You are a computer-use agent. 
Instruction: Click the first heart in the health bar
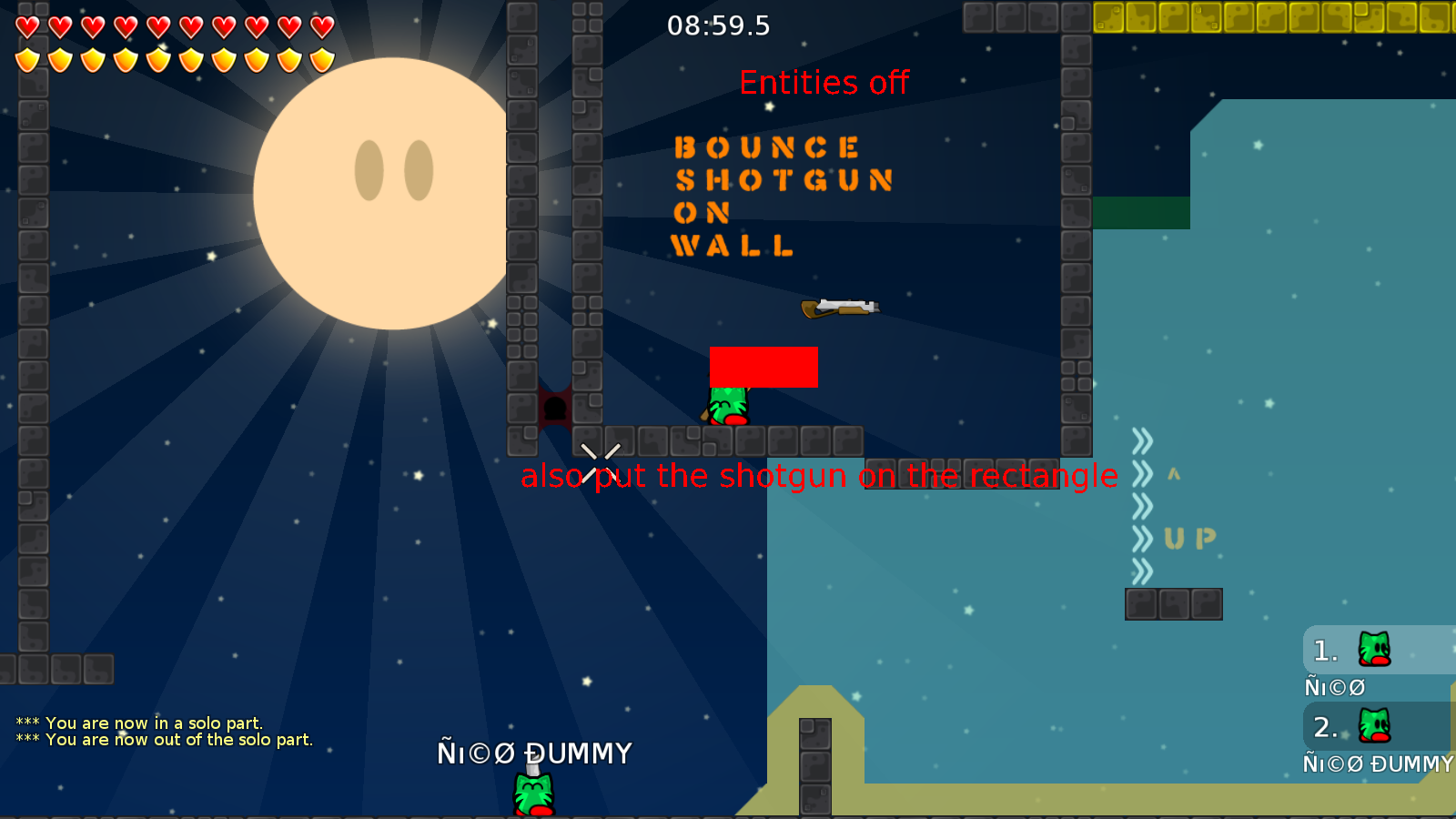pos(26,25)
